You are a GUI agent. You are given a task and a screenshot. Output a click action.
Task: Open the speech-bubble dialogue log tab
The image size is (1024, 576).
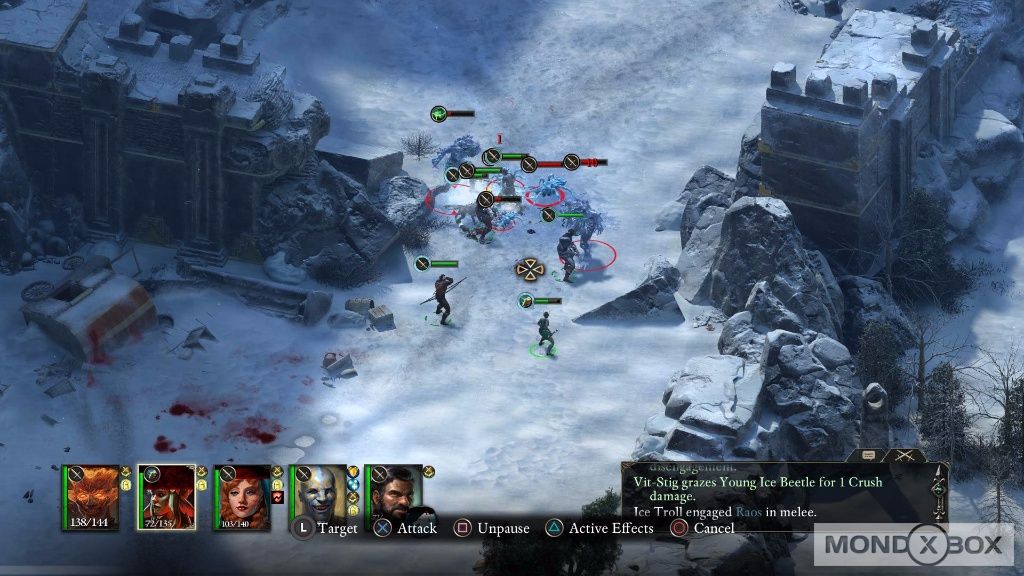(x=867, y=455)
